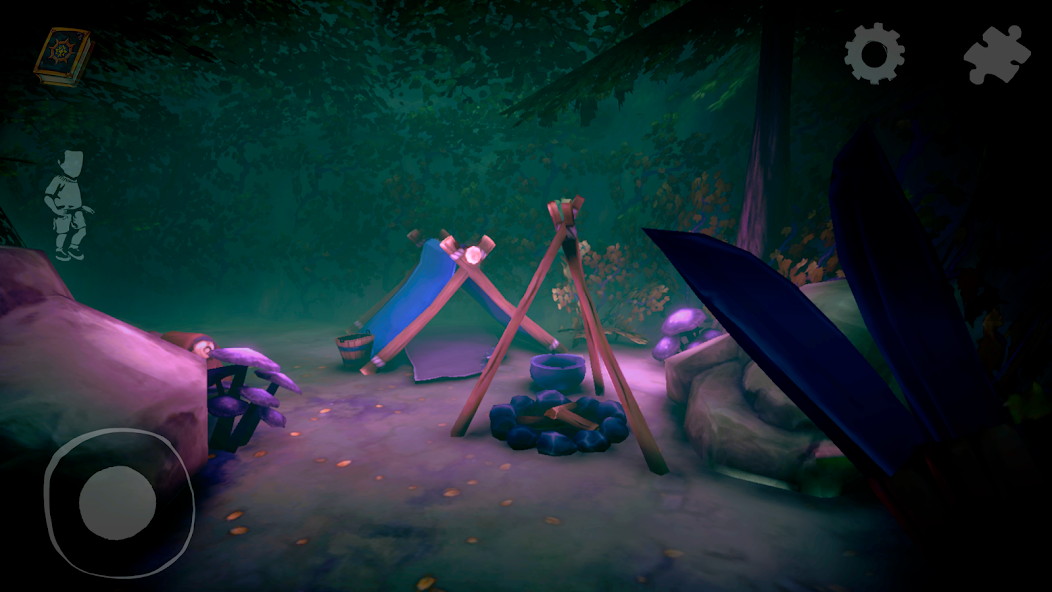Screen dimensions: 1052x592
Task: Tap the puzzle piece icon
Action: click(x=996, y=54)
